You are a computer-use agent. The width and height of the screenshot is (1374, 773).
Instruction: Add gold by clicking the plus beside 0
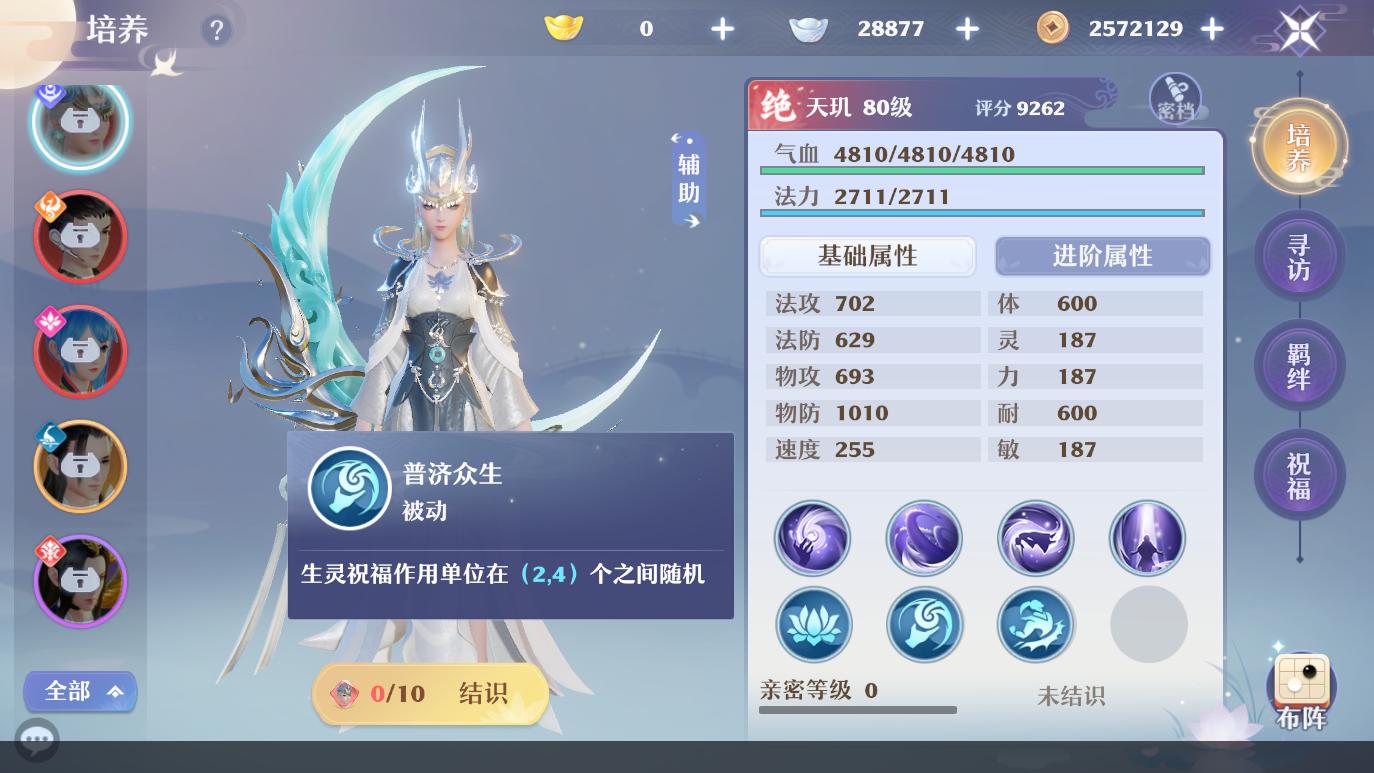point(722,29)
